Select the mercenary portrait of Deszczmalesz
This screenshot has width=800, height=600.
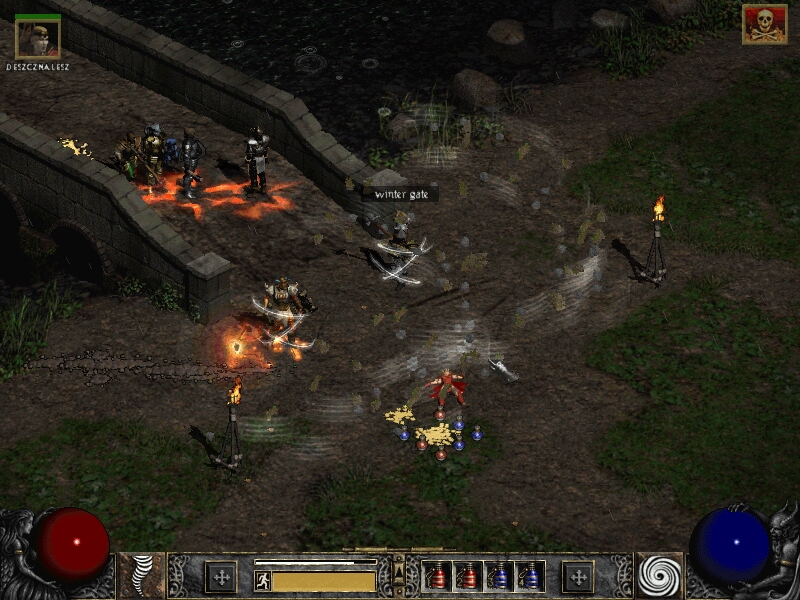38,38
